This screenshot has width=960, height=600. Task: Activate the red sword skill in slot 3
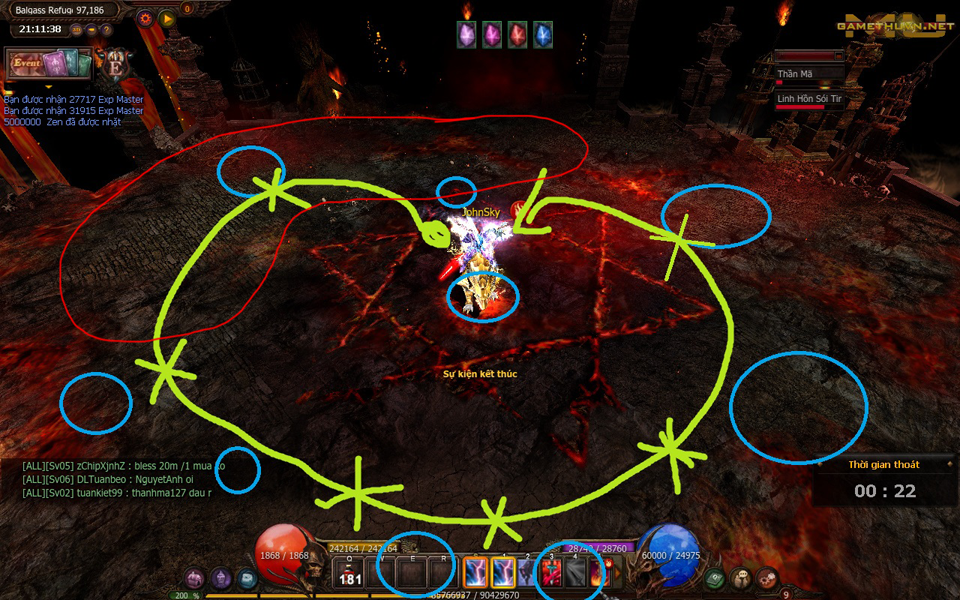(552, 572)
